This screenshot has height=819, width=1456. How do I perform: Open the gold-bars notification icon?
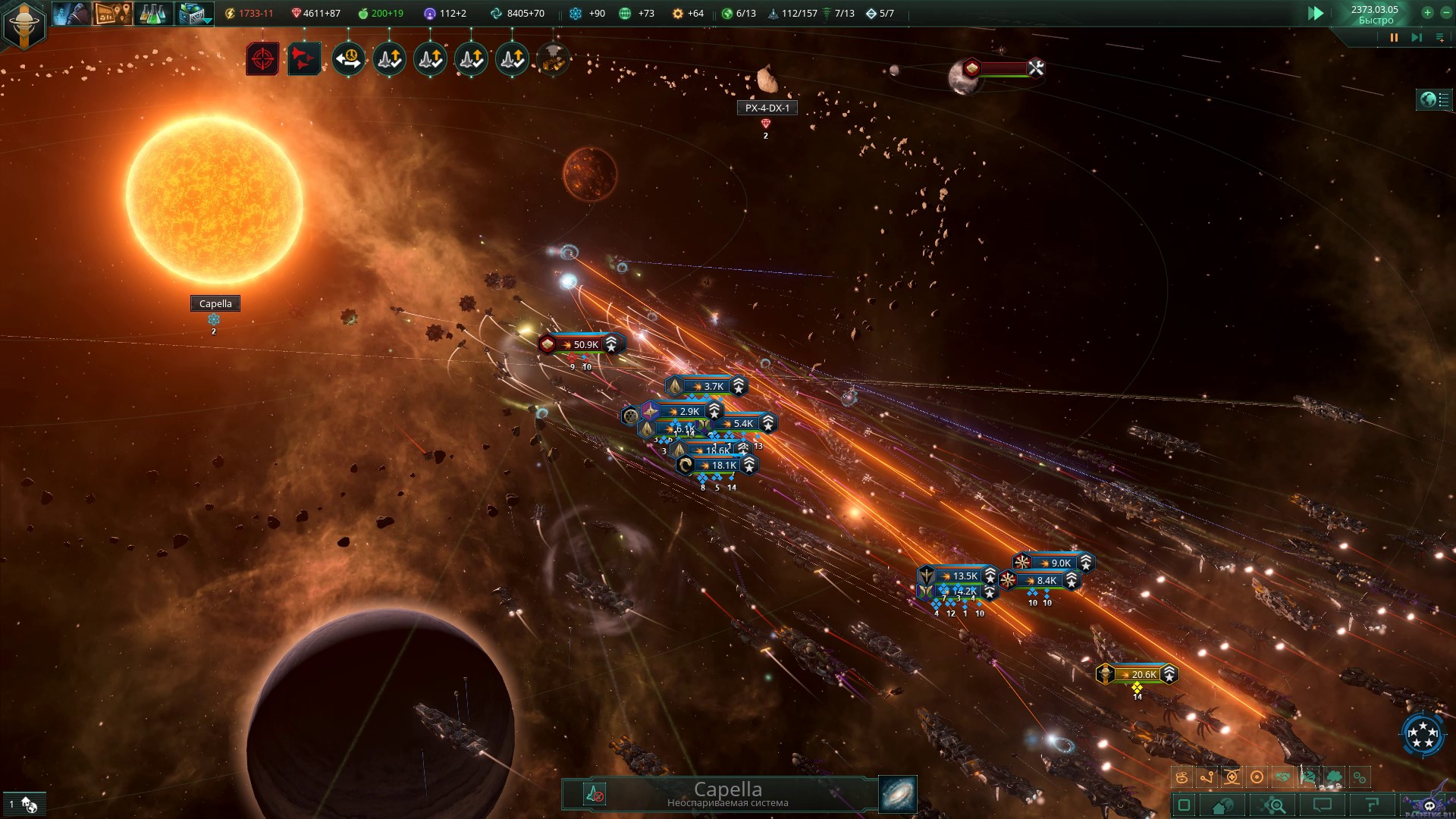point(554,59)
